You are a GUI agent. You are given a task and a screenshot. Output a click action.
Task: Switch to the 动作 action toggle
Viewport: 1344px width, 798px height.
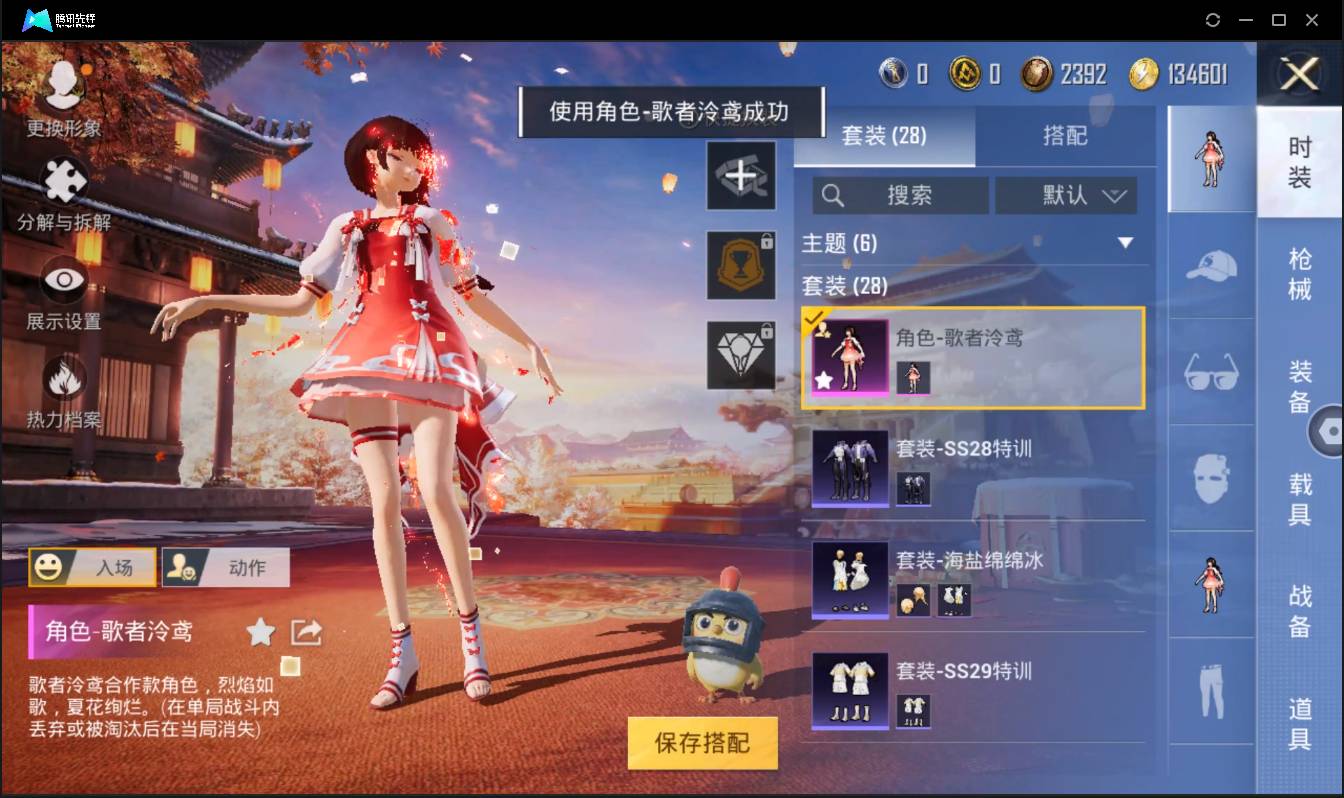(x=225, y=567)
